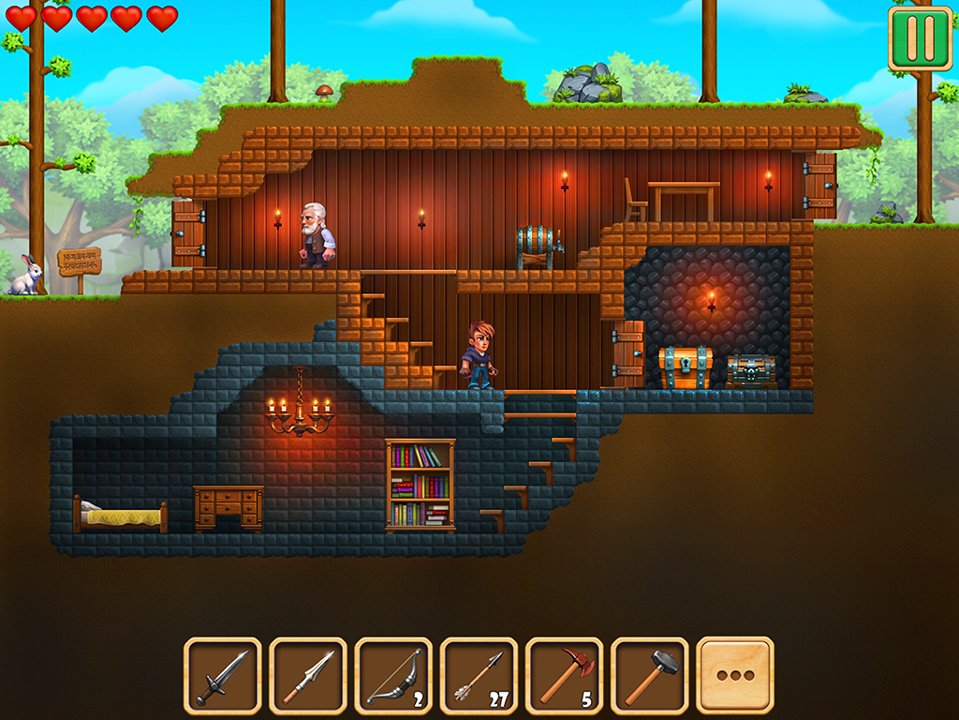Equip the spear from the hotbar
Viewport: 959px width, 720px height.
coord(308,675)
